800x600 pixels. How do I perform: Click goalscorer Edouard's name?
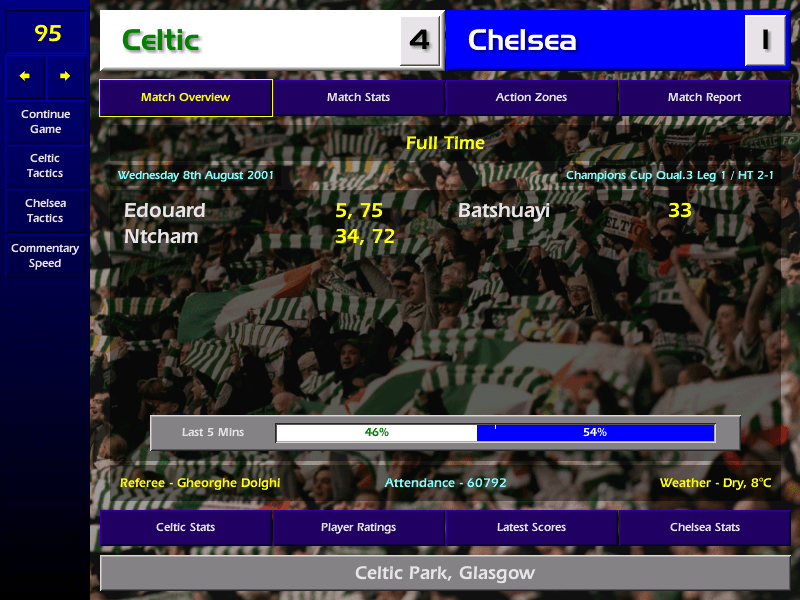click(165, 211)
